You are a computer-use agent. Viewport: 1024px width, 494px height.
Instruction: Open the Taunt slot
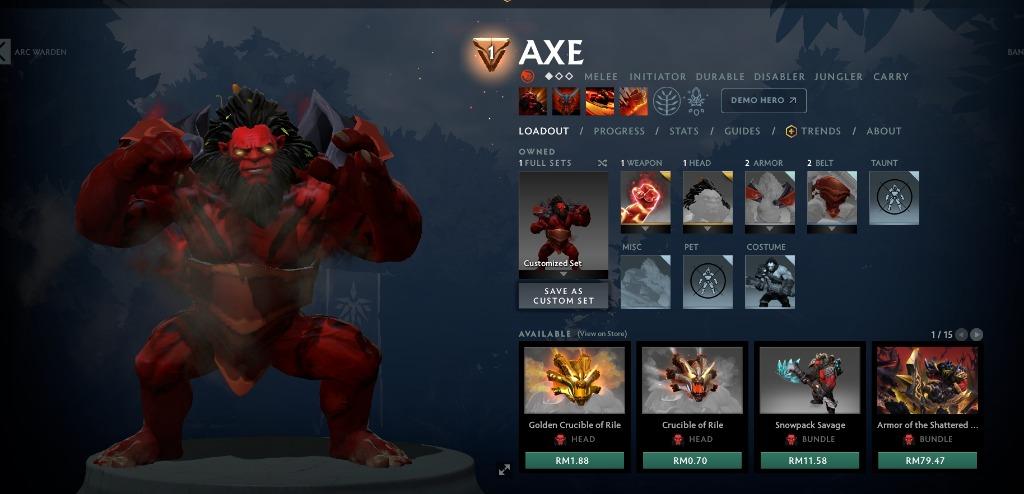tap(893, 198)
